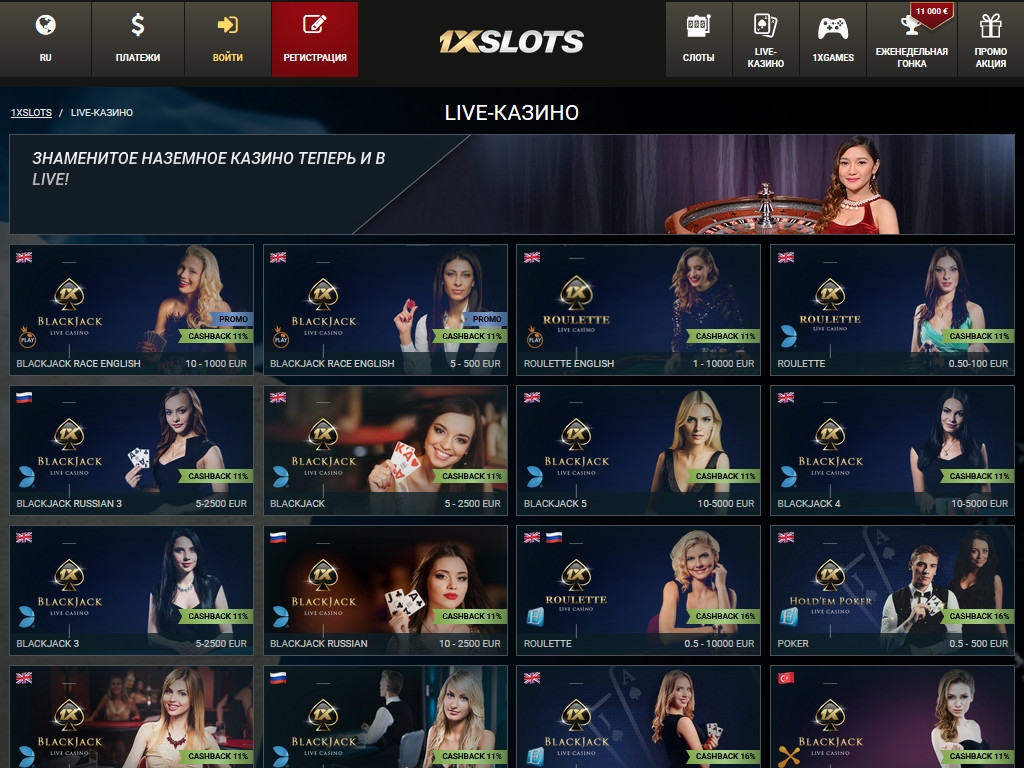
Task: Join the Blackjack 5 table
Action: tap(638, 449)
